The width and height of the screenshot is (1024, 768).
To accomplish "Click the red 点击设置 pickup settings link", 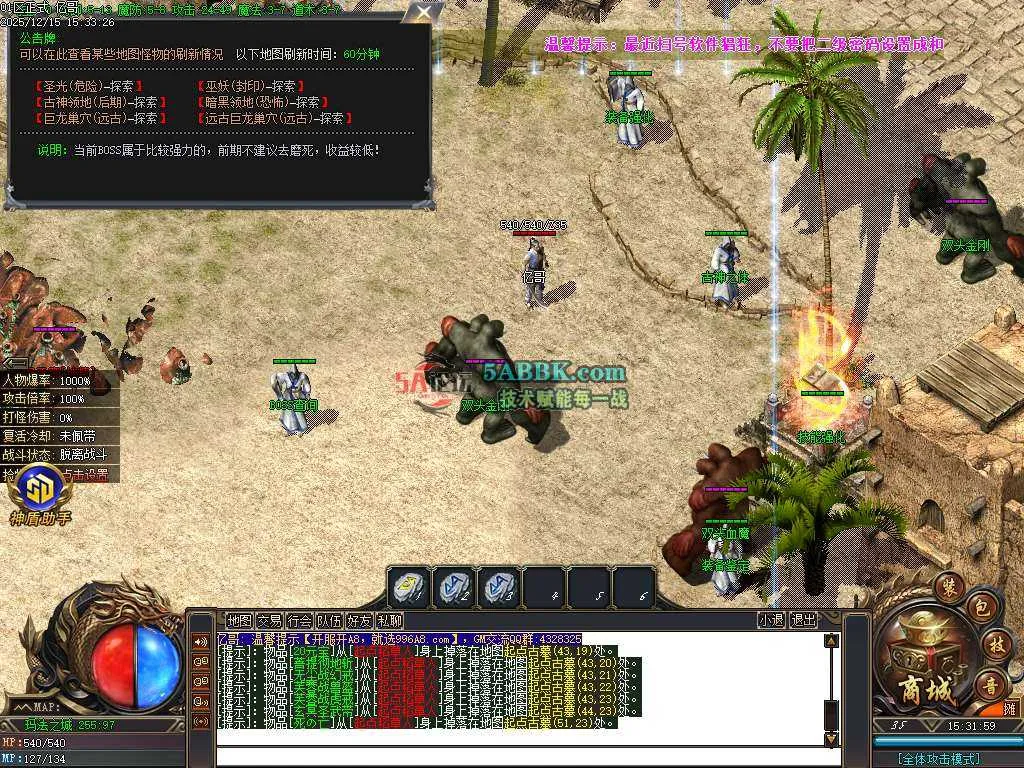I will click(x=87, y=475).
